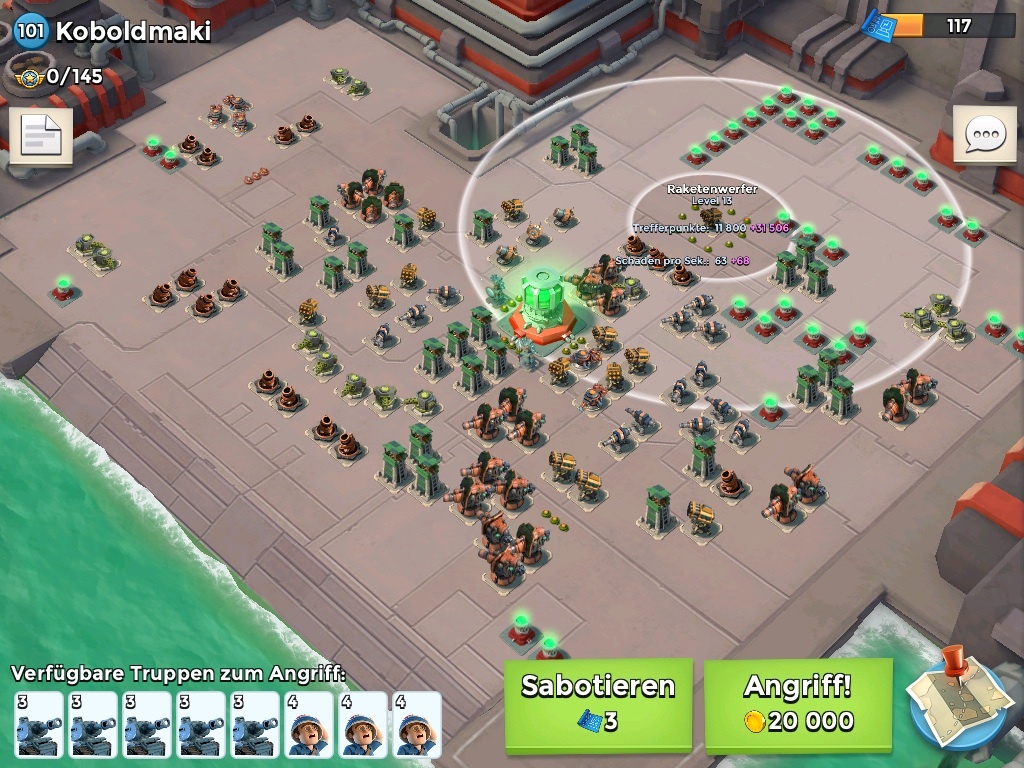
Task: Open the document notes button
Action: 41,136
